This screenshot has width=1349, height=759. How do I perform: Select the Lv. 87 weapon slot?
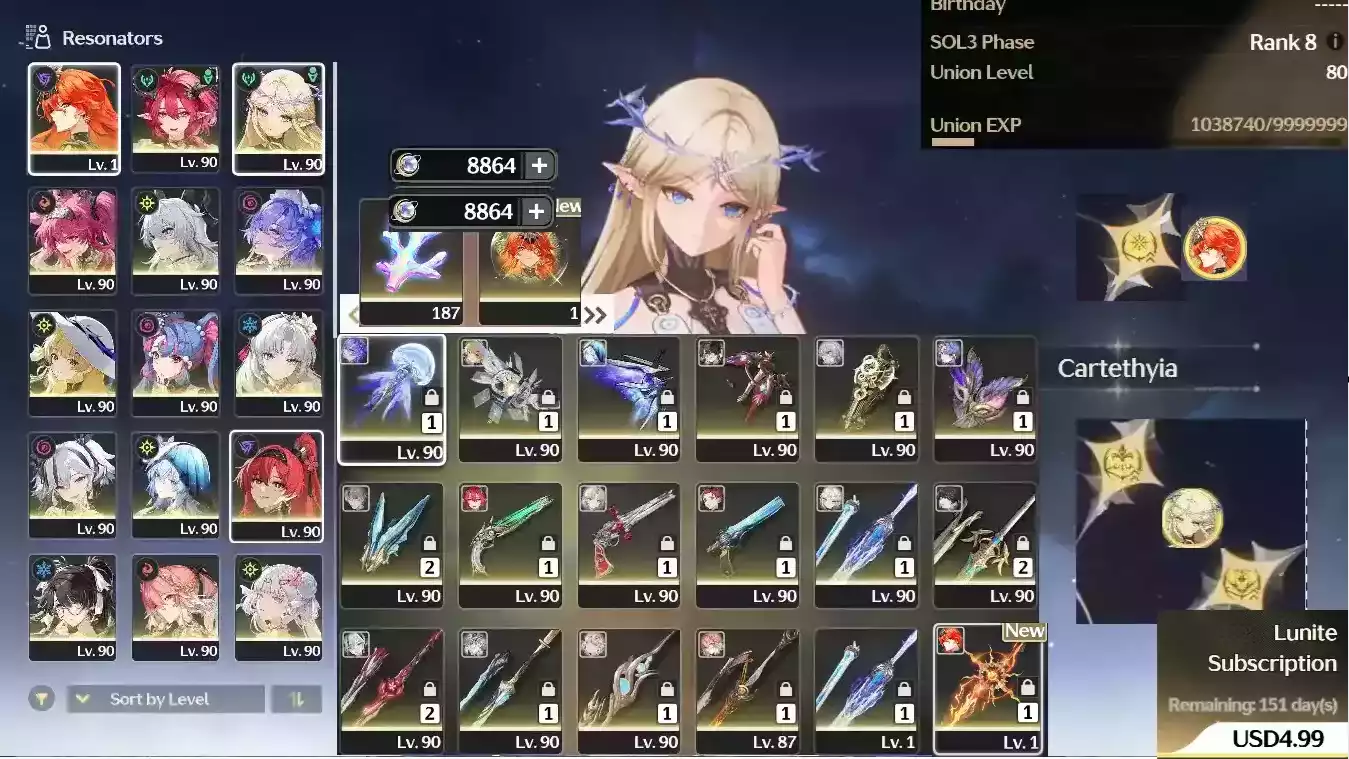click(x=747, y=690)
